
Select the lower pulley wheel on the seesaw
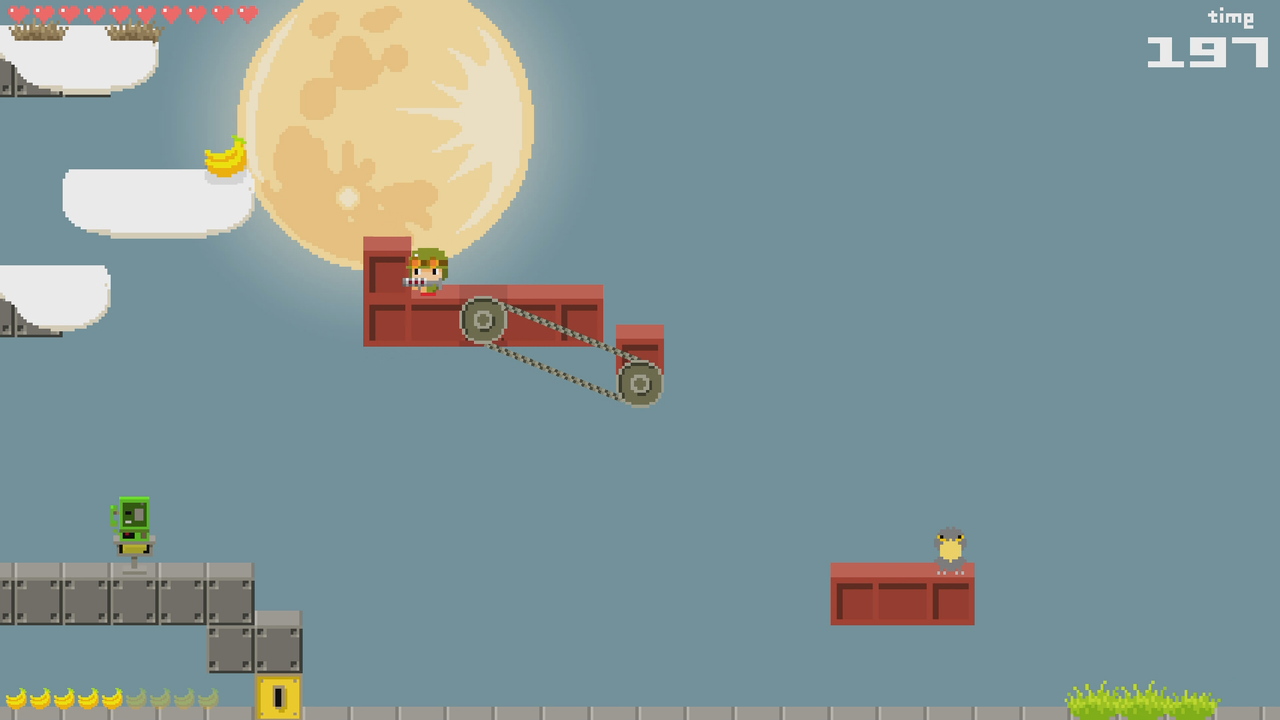(640, 384)
